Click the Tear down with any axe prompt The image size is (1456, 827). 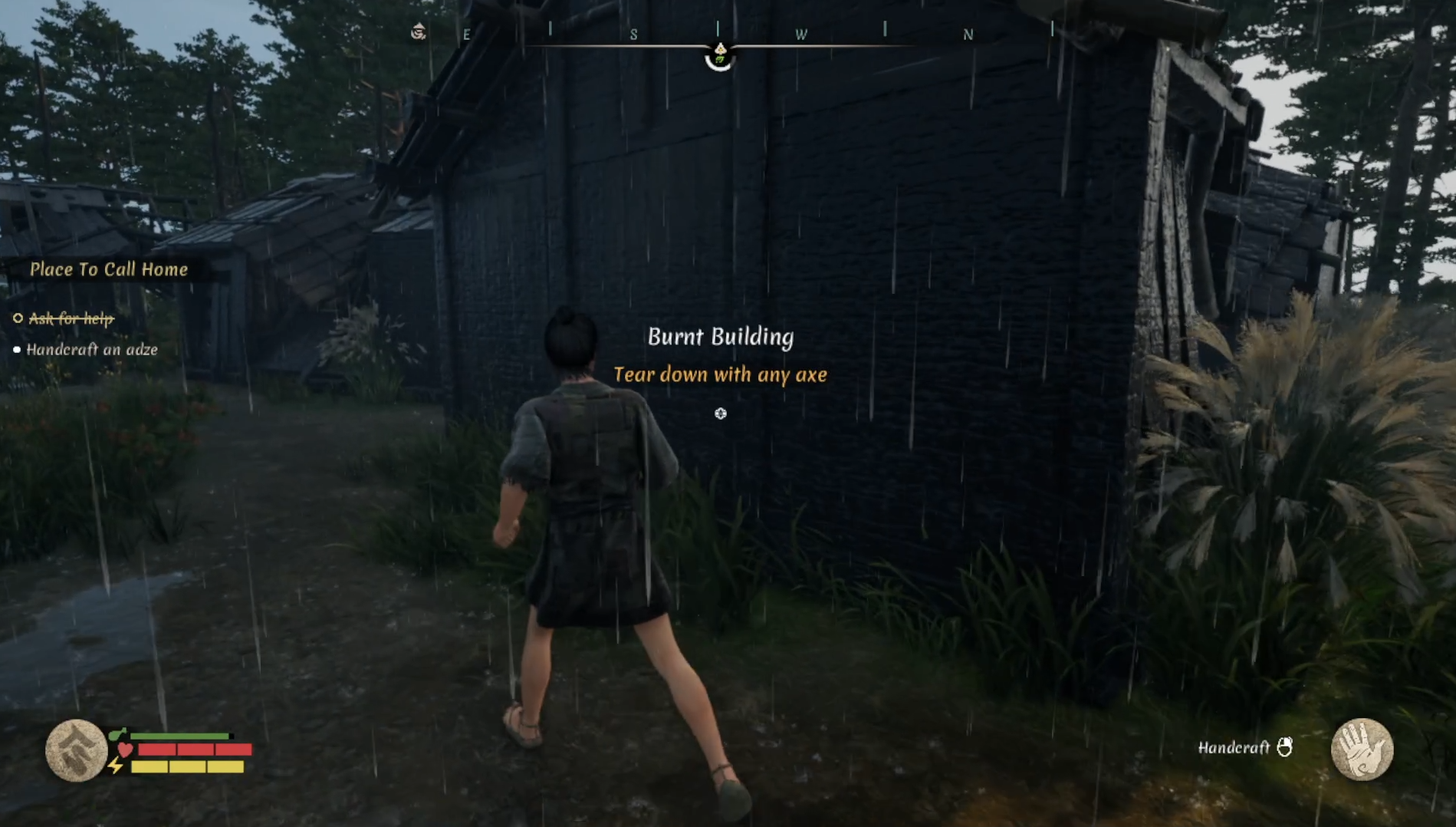721,375
